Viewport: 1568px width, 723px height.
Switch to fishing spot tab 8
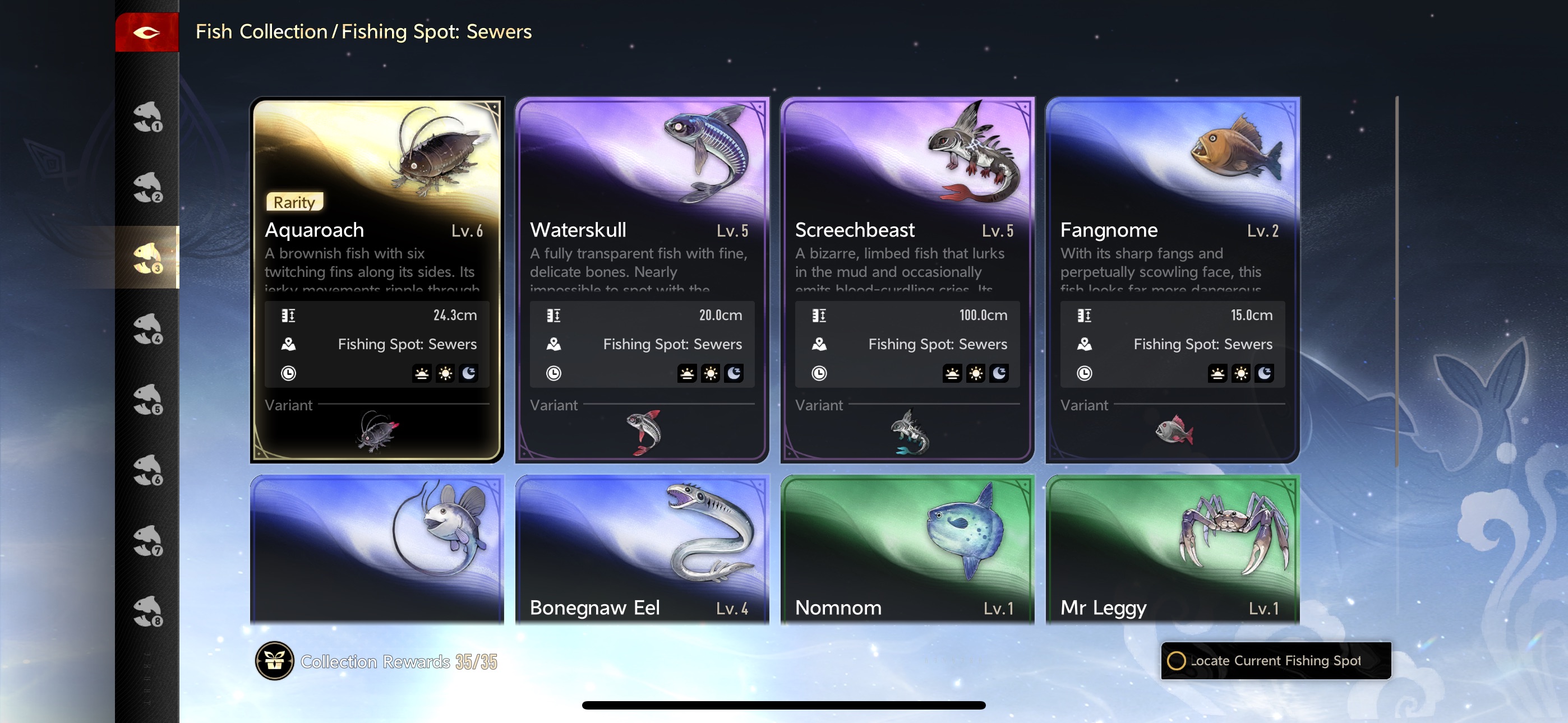(147, 611)
